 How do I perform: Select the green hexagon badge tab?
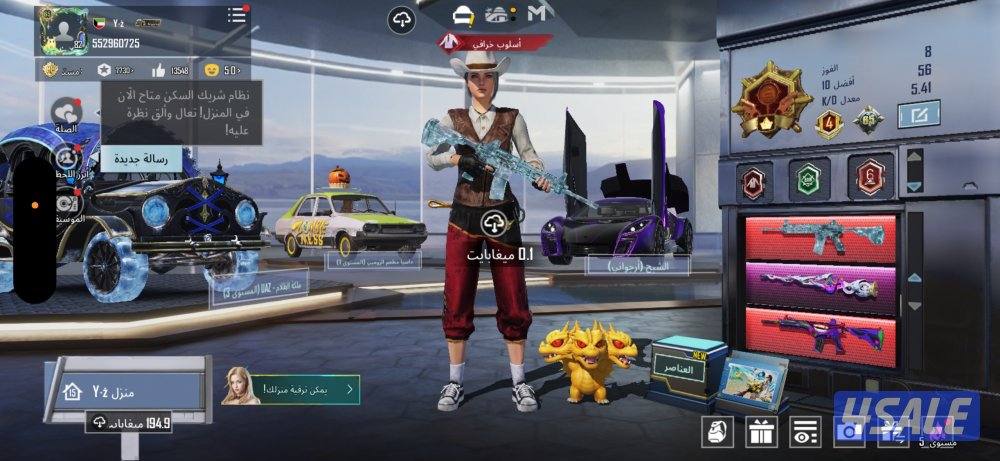coord(808,179)
